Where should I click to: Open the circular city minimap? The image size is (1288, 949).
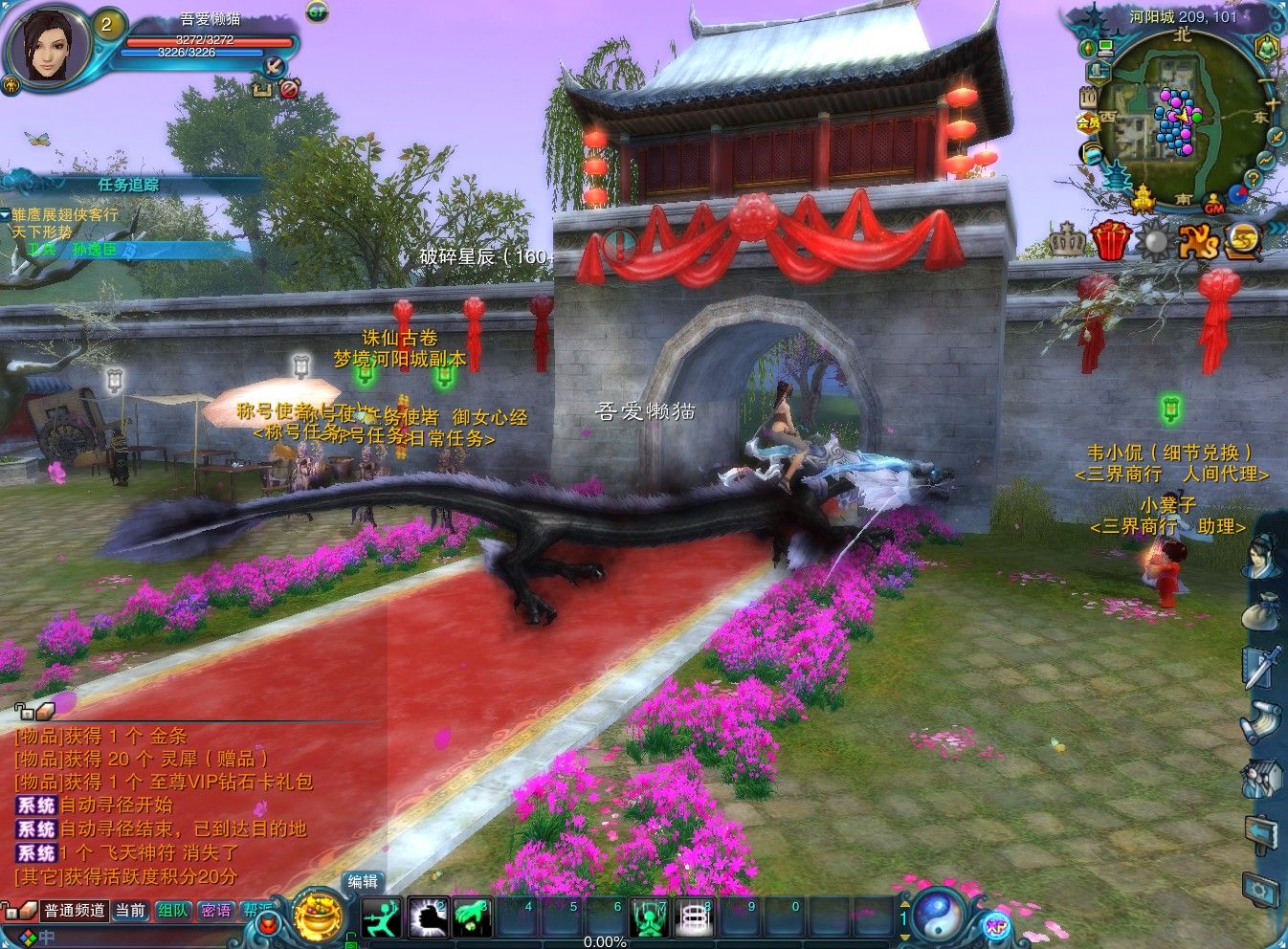1177,121
